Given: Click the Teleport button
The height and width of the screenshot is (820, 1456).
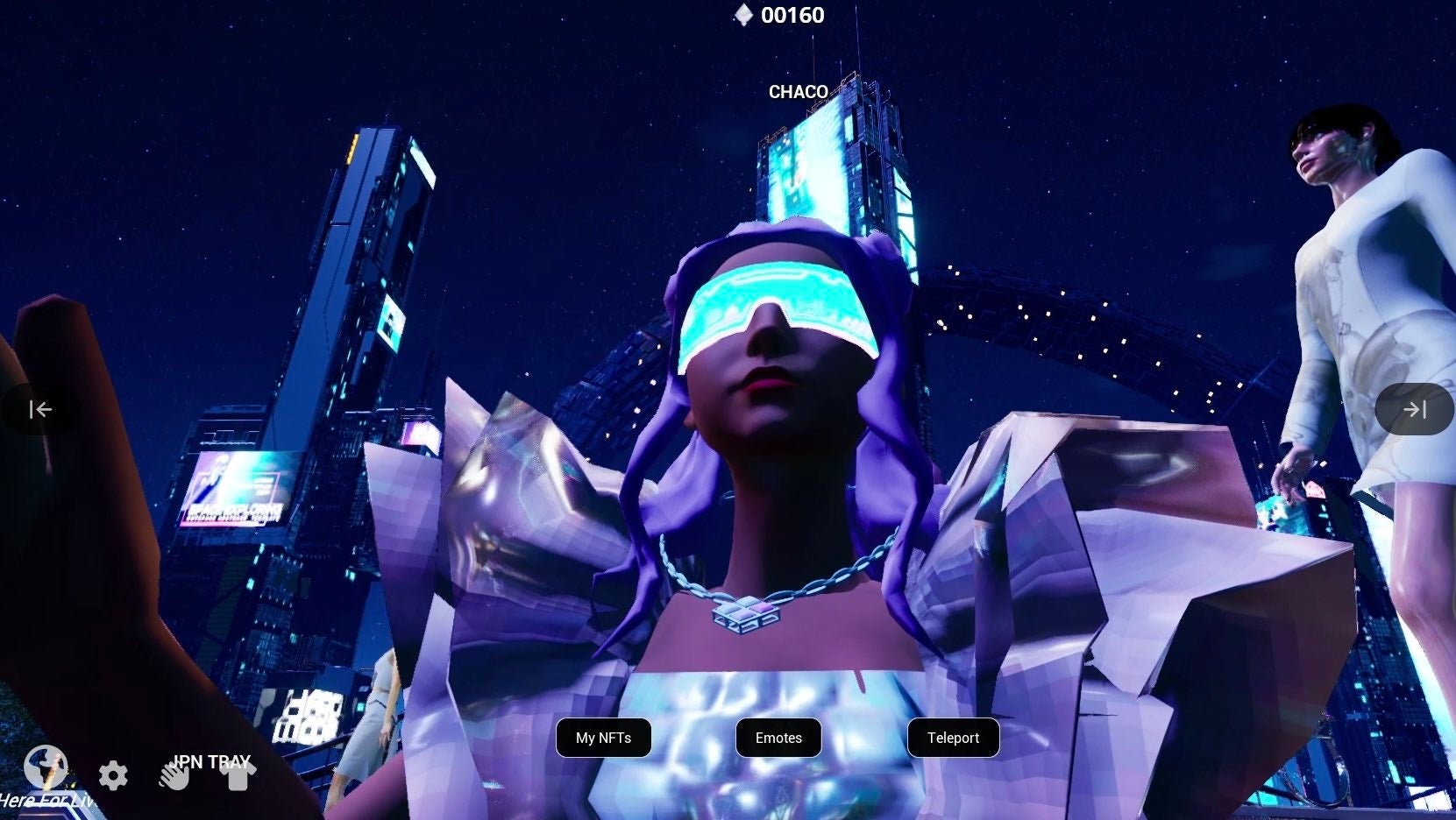Looking at the screenshot, I should pyautogui.click(x=953, y=738).
